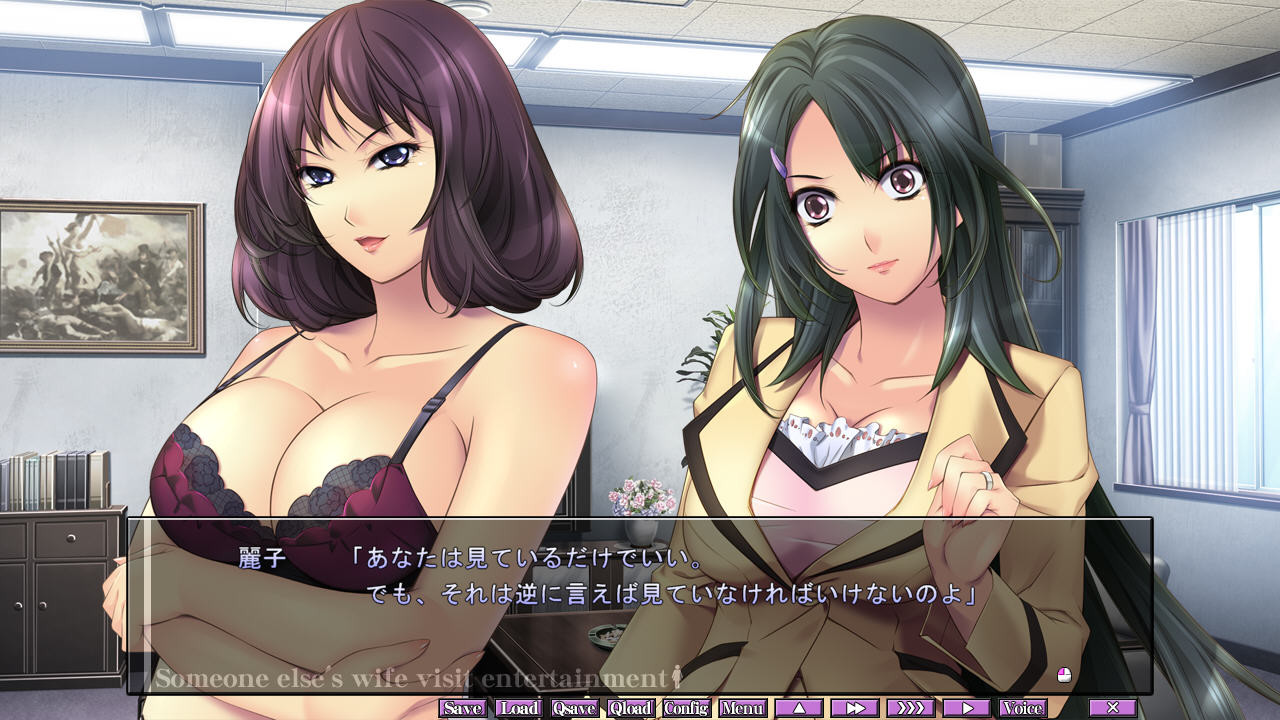The image size is (1280, 720).
Task: Open the Load game screen
Action: pos(519,708)
